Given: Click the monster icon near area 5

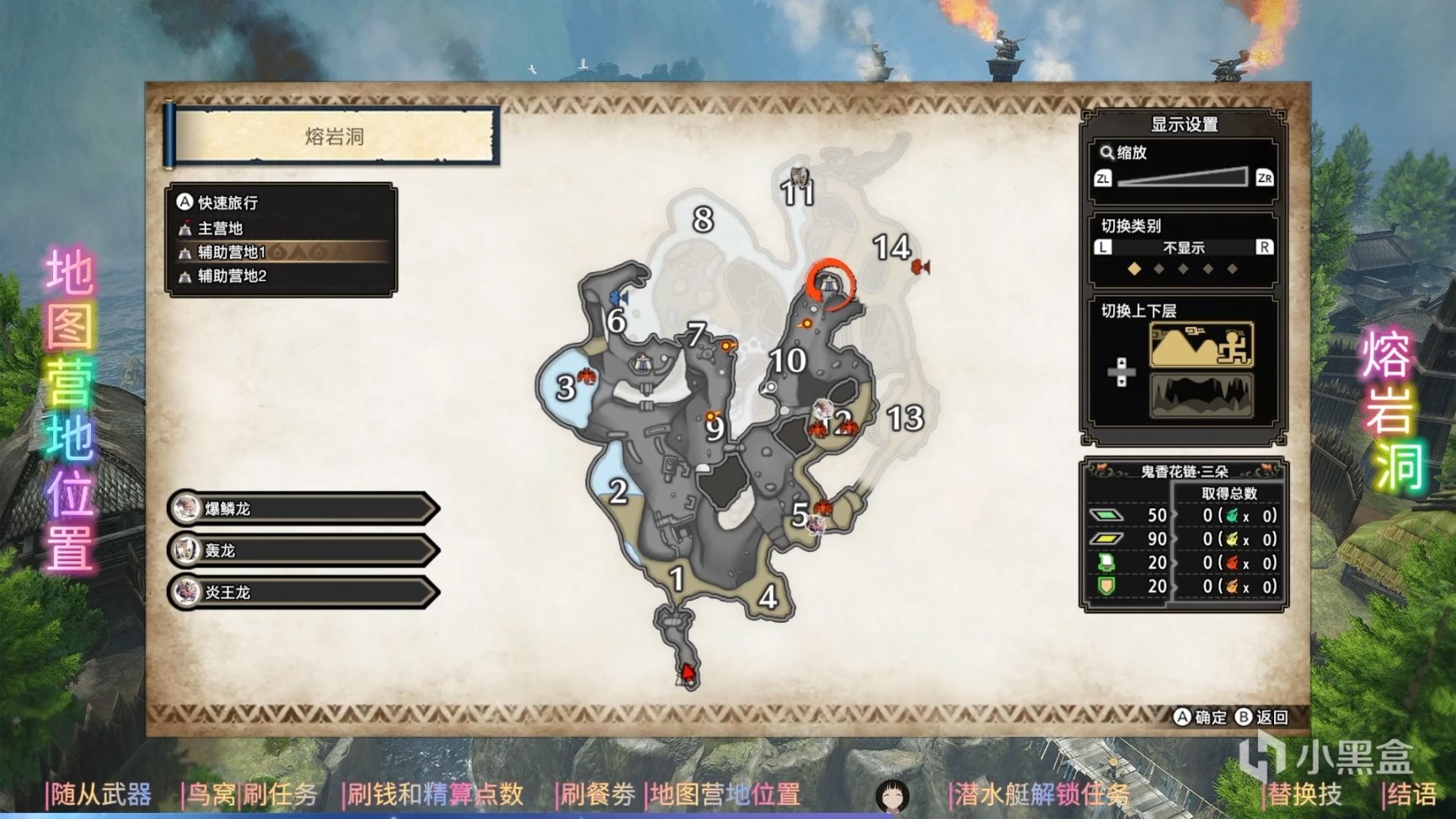Looking at the screenshot, I should tap(816, 524).
